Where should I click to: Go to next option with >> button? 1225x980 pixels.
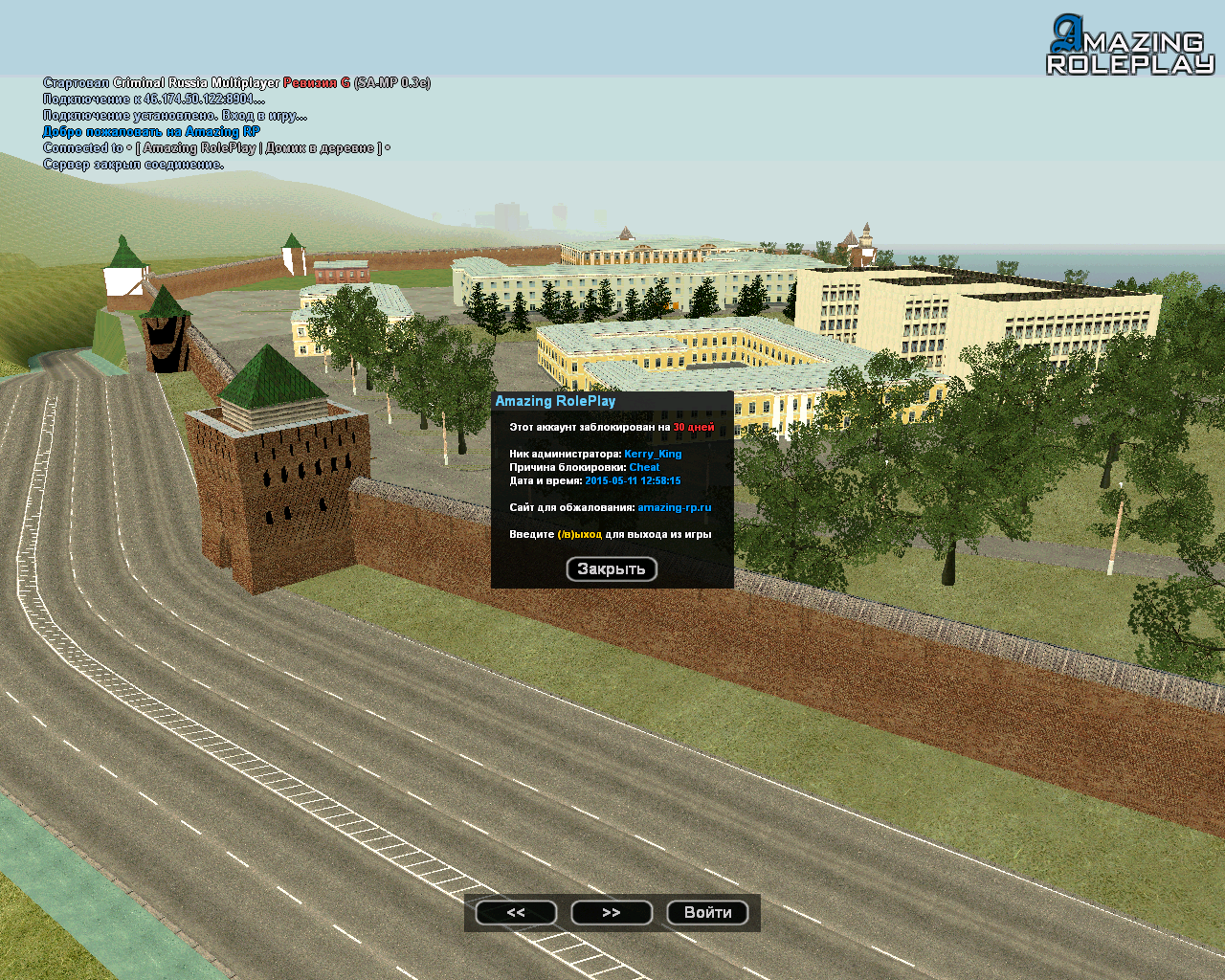[612, 913]
